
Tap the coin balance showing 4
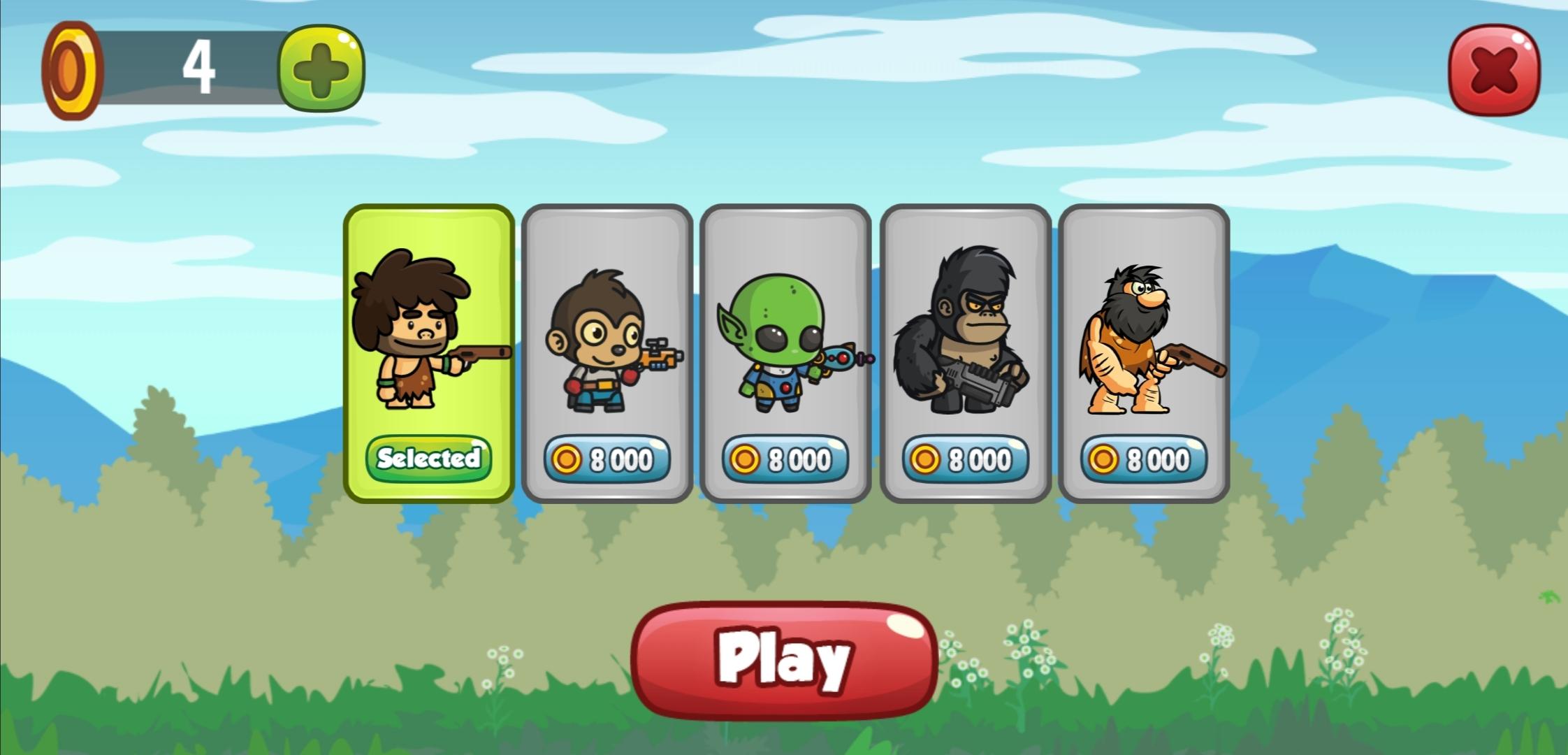(198, 66)
